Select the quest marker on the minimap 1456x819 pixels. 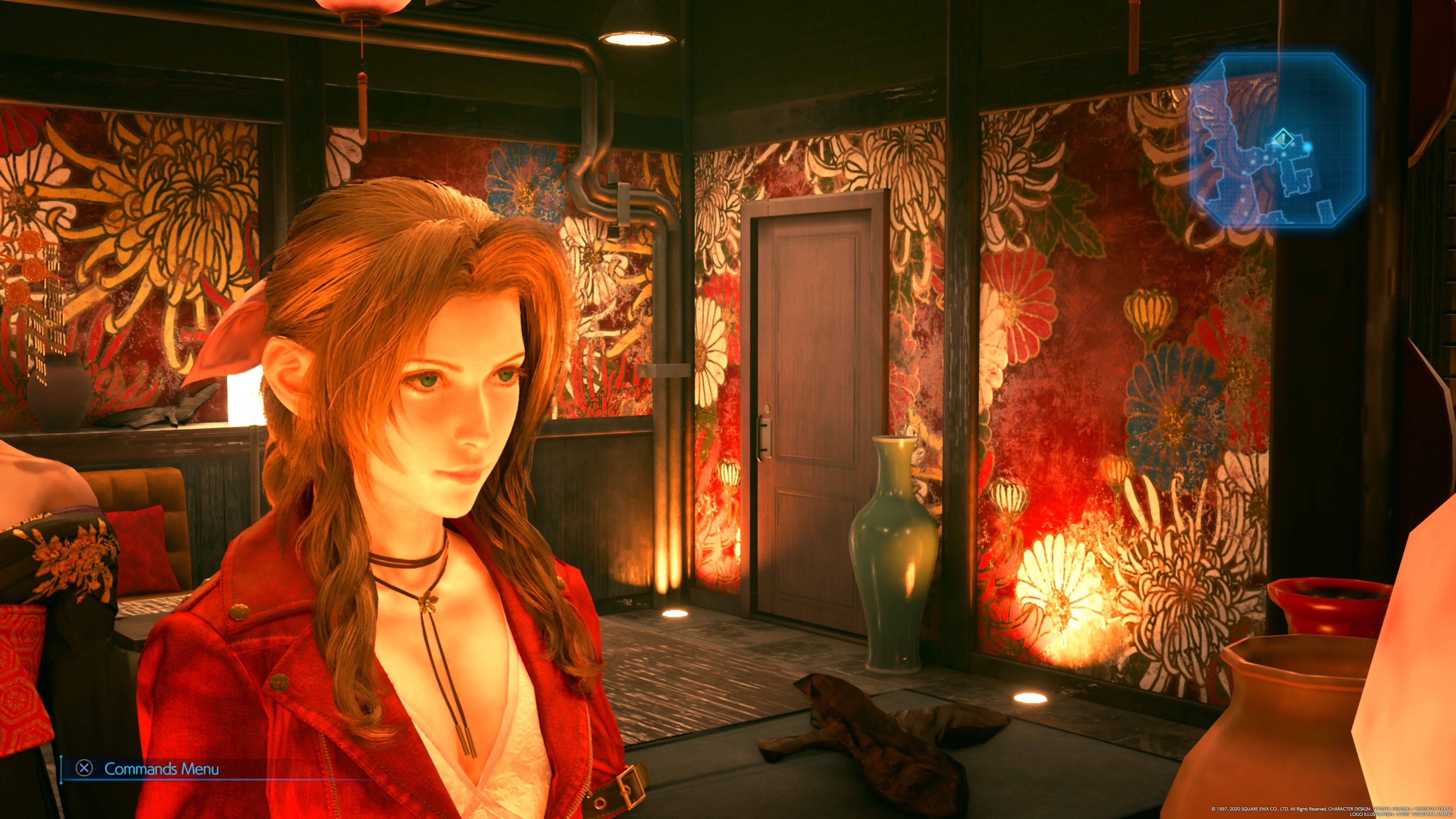pyautogui.click(x=1283, y=137)
